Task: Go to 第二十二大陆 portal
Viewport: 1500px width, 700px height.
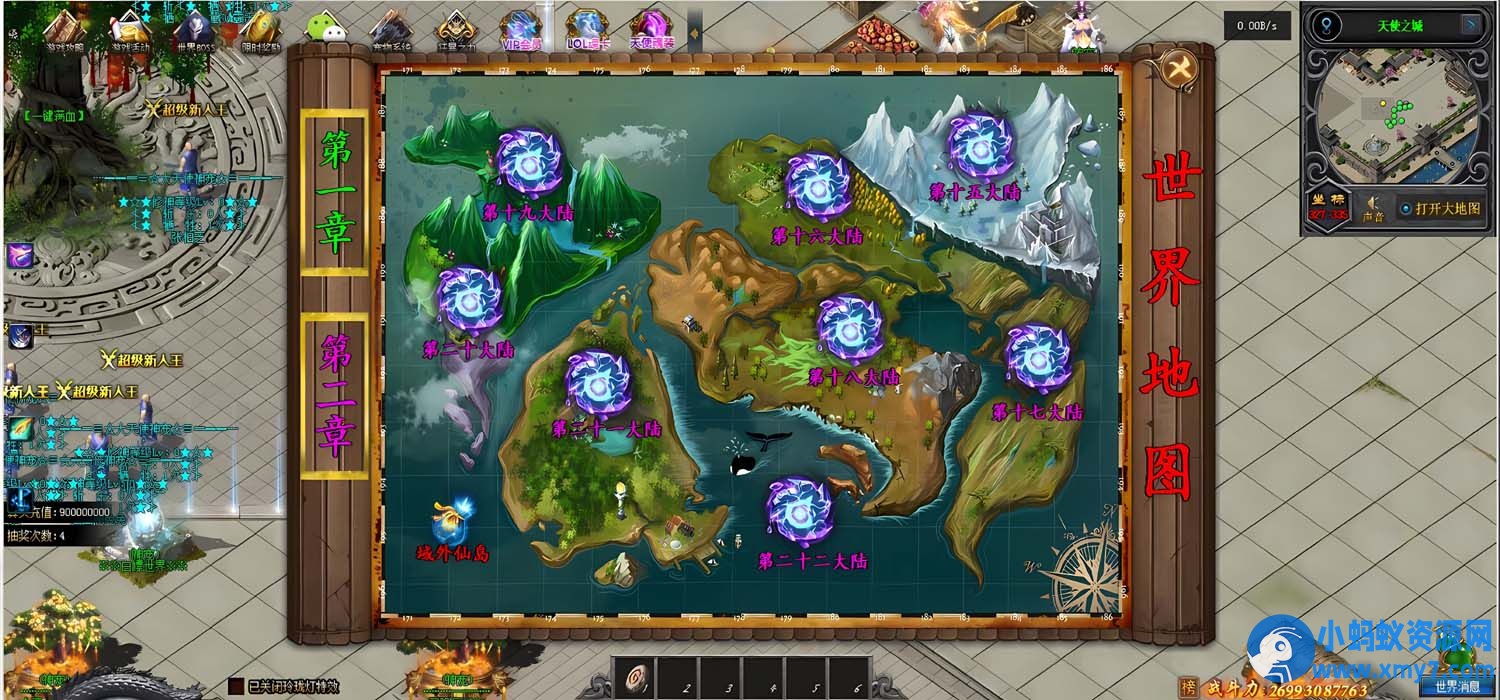Action: pos(799,511)
